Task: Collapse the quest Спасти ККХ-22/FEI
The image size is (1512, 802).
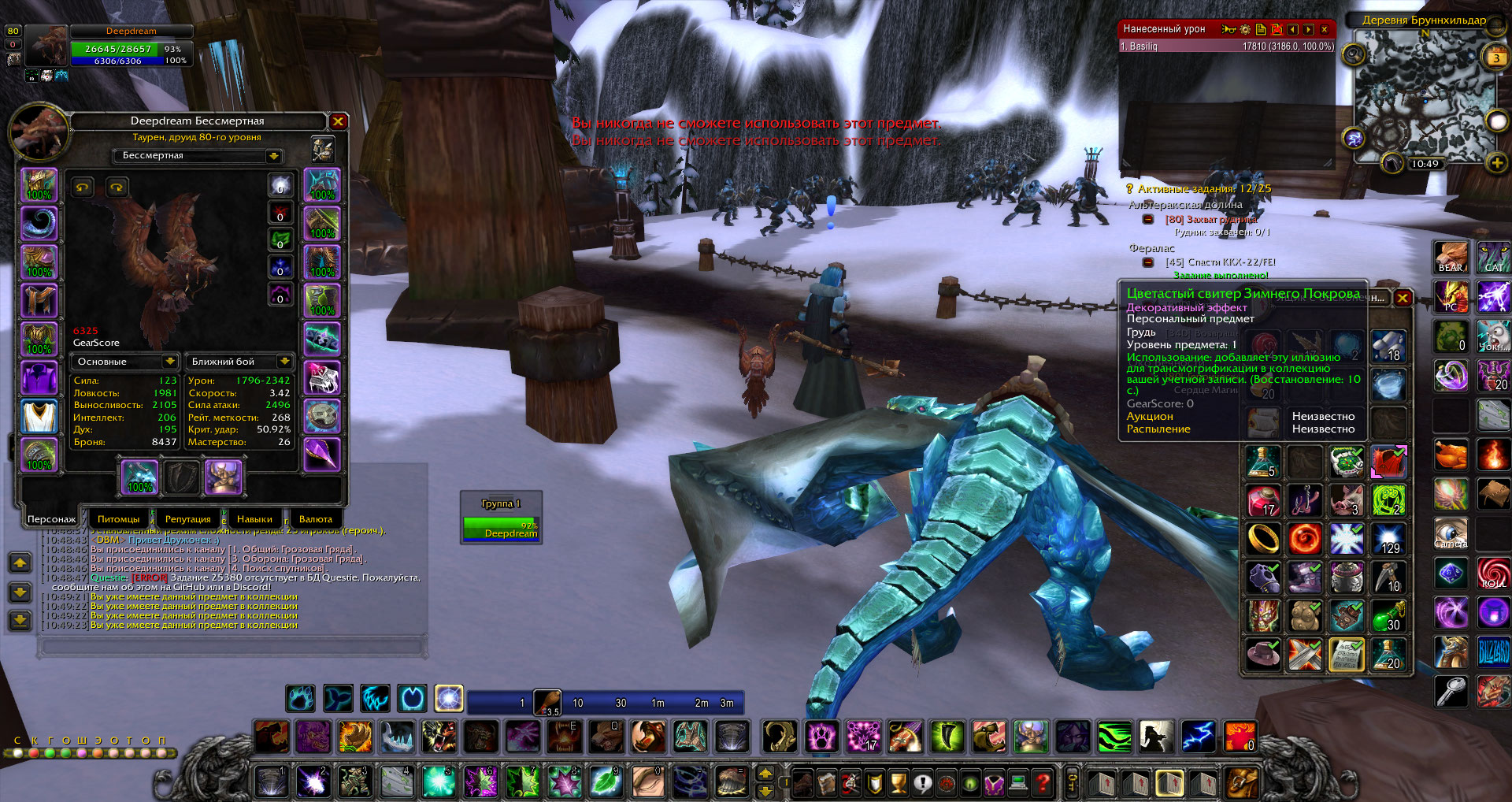Action: tap(1148, 262)
